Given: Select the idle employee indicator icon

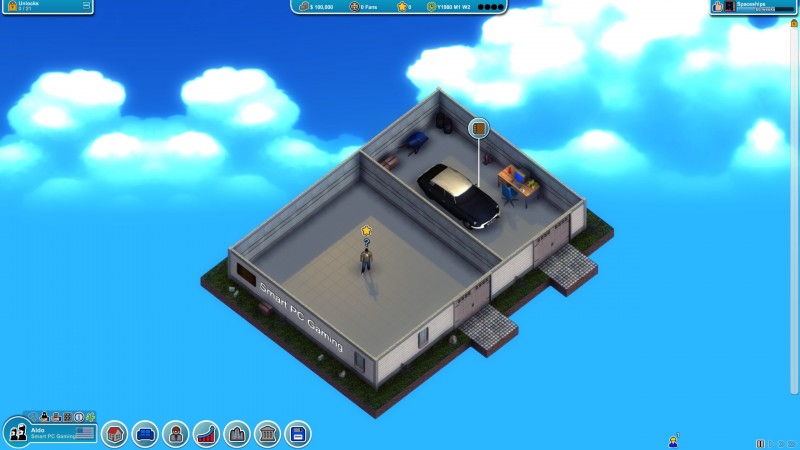Looking at the screenshot, I should point(674,440).
